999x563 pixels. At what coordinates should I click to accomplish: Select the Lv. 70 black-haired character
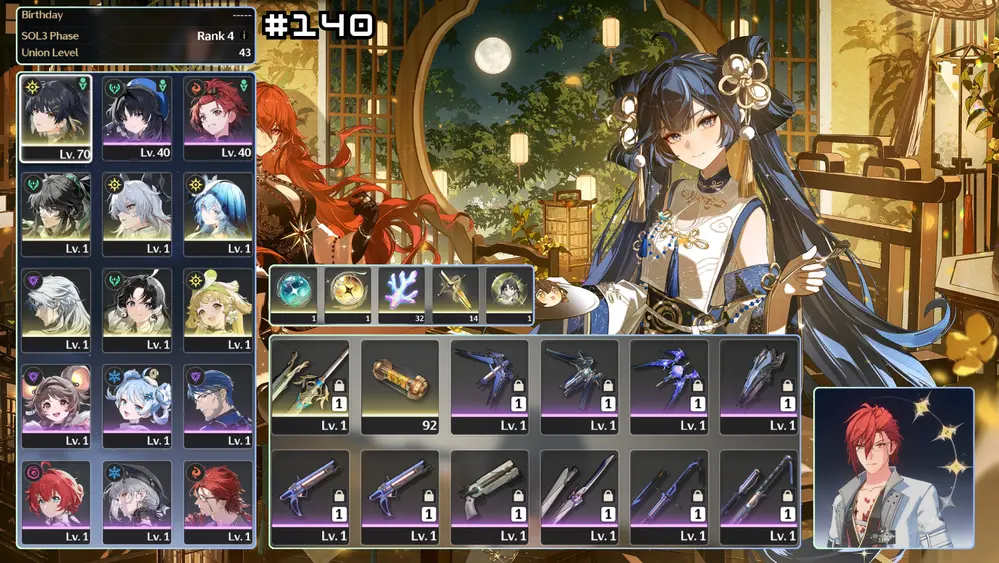pos(55,118)
